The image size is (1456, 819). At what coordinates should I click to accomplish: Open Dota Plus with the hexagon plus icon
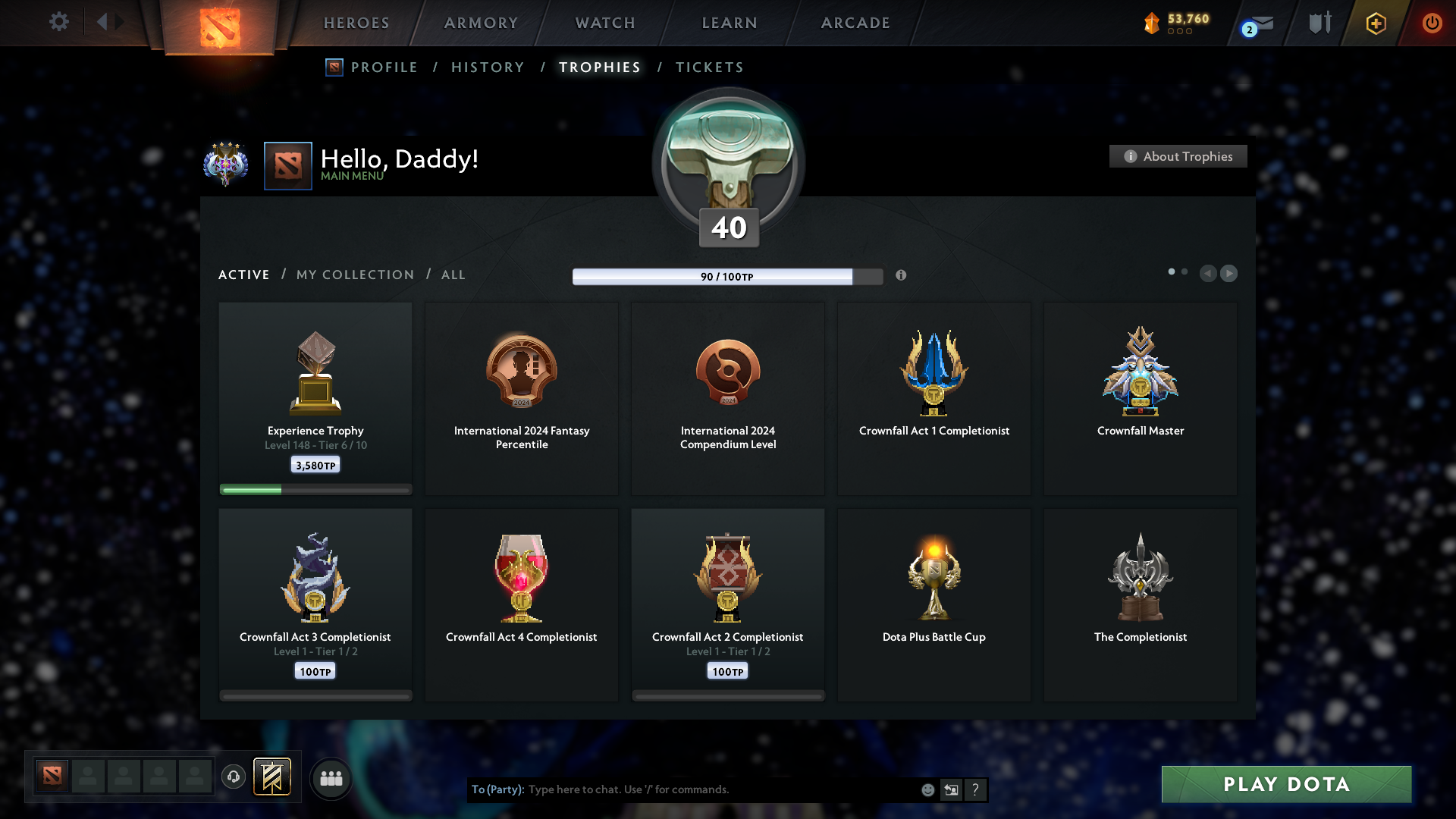click(1375, 23)
